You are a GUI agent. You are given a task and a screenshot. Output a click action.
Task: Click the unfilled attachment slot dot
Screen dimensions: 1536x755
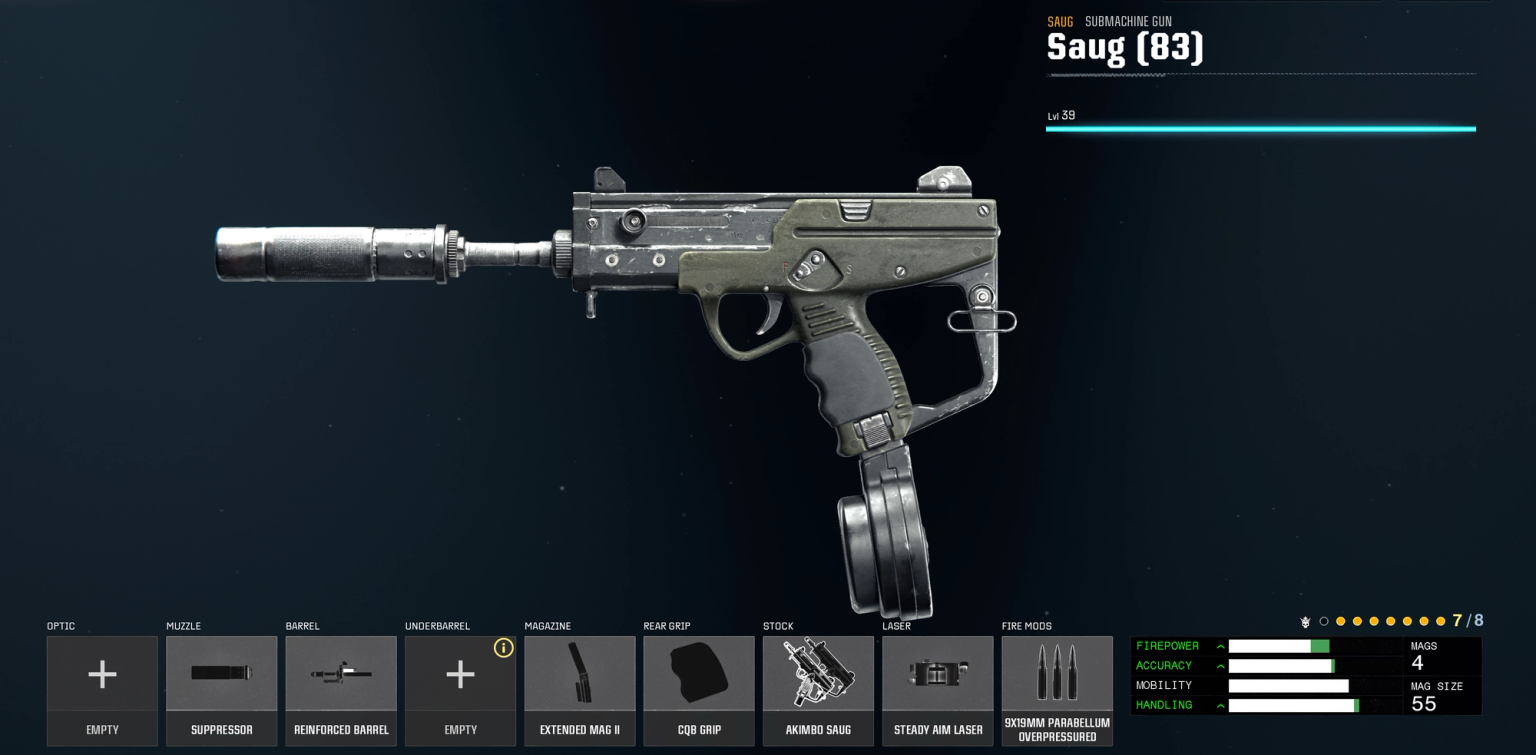pyautogui.click(x=1324, y=621)
